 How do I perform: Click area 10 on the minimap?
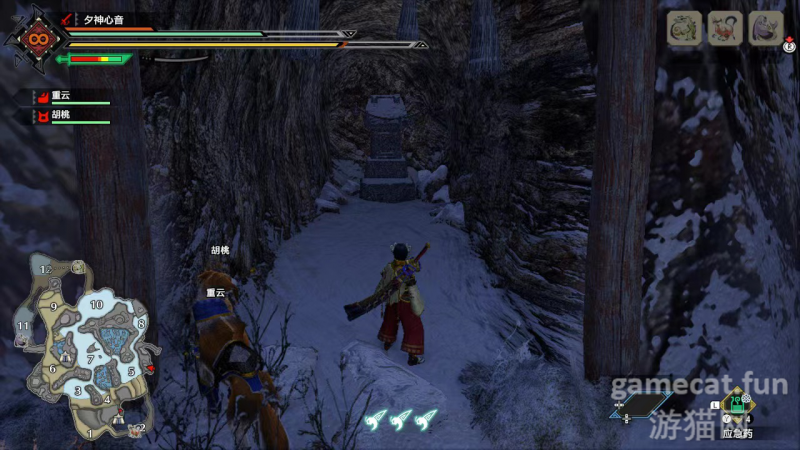pyautogui.click(x=97, y=304)
